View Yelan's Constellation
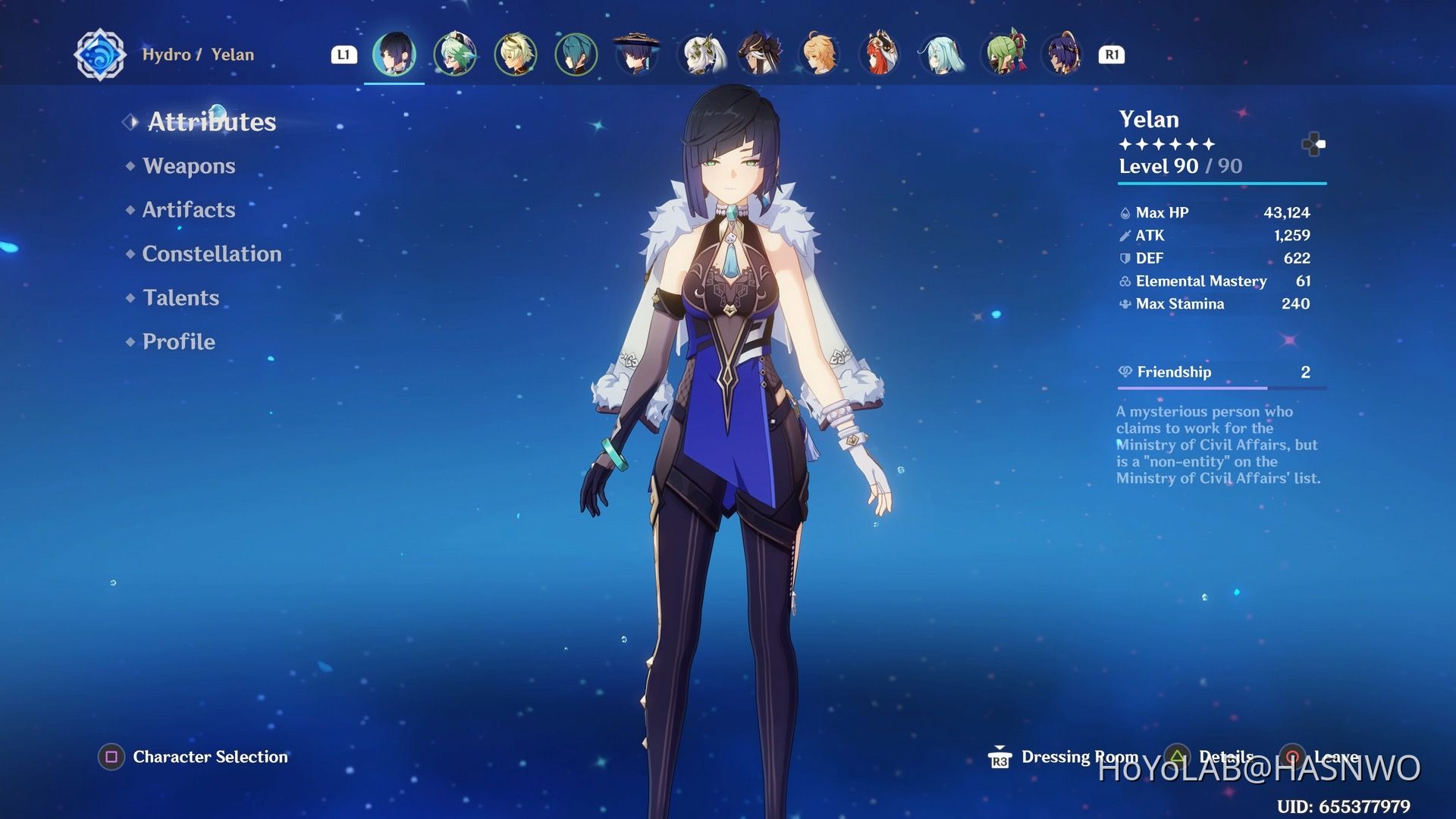 212,254
